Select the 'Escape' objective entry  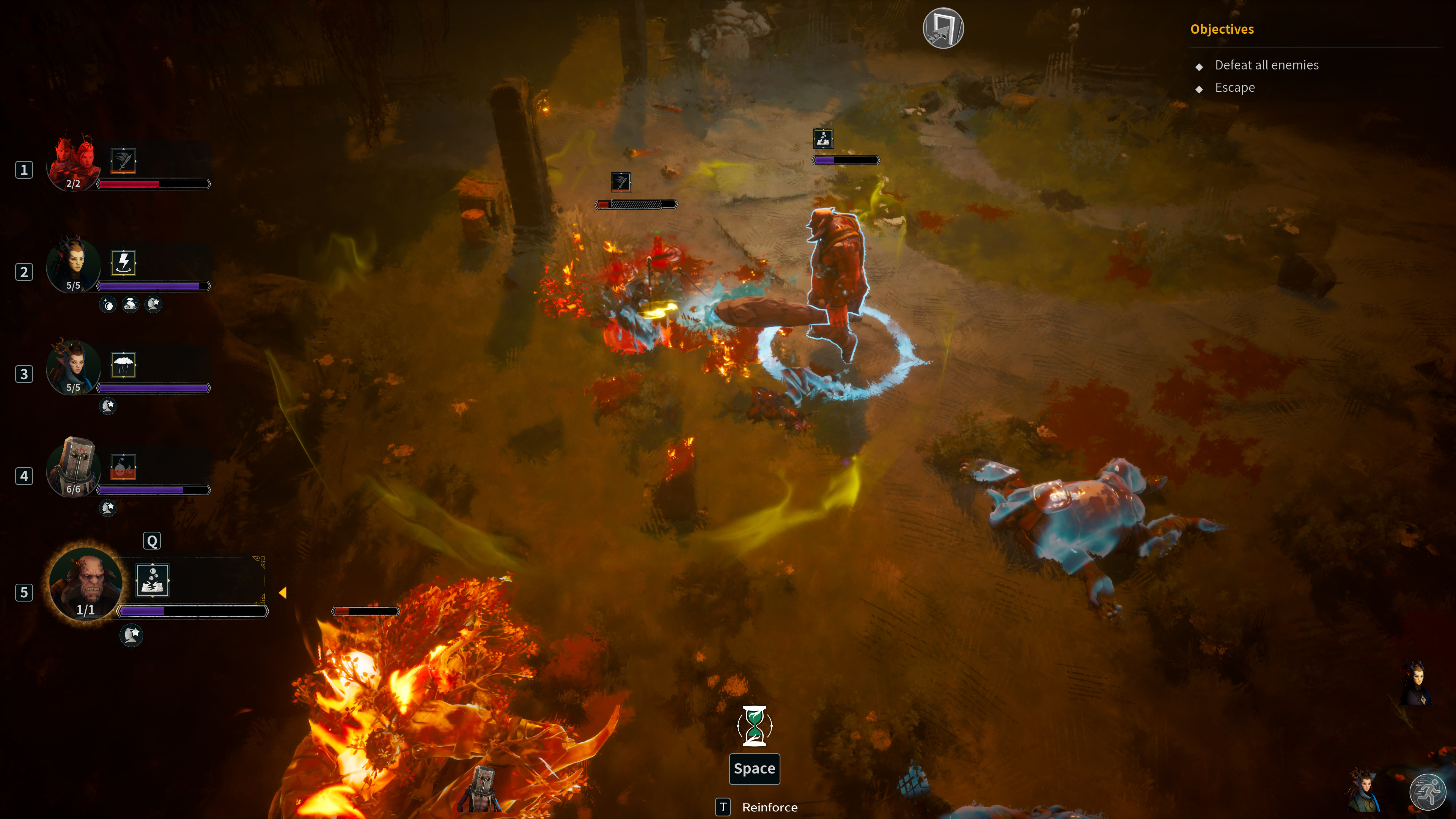[1234, 88]
